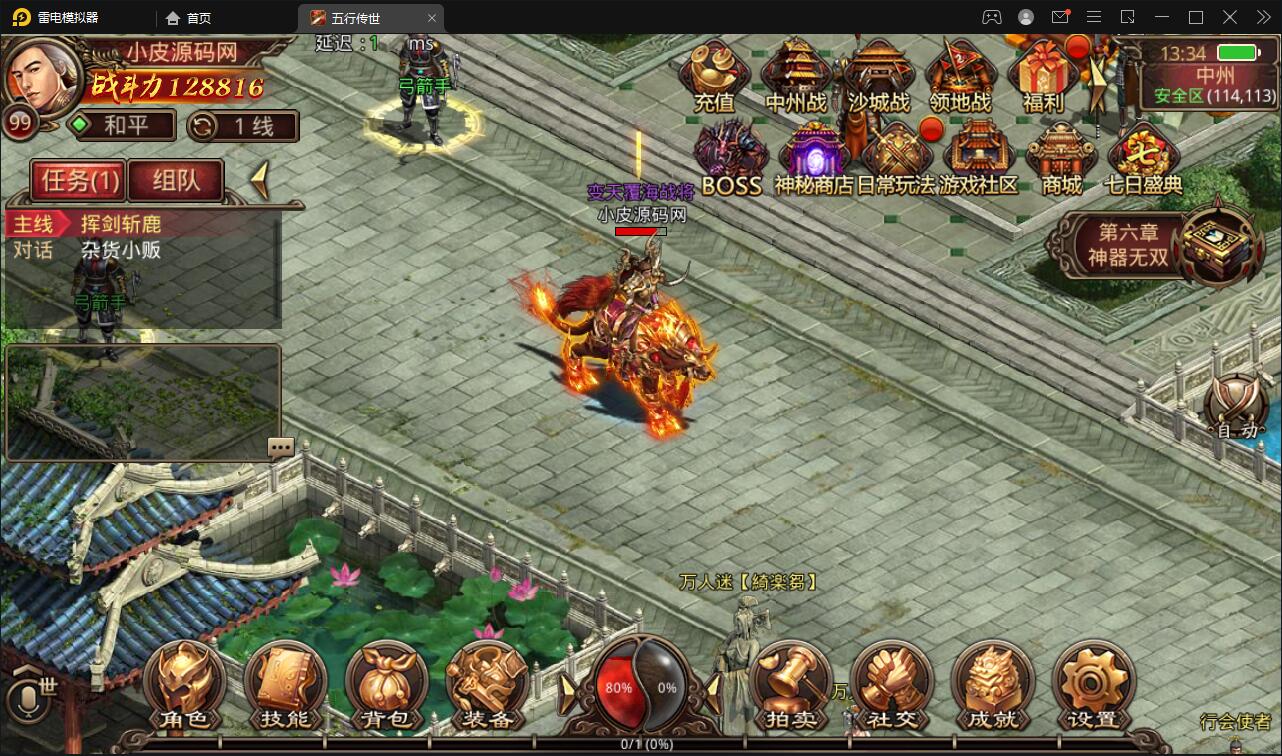This screenshot has width=1282, height=756.
Task: Open the BOSS menu
Action: click(731, 158)
